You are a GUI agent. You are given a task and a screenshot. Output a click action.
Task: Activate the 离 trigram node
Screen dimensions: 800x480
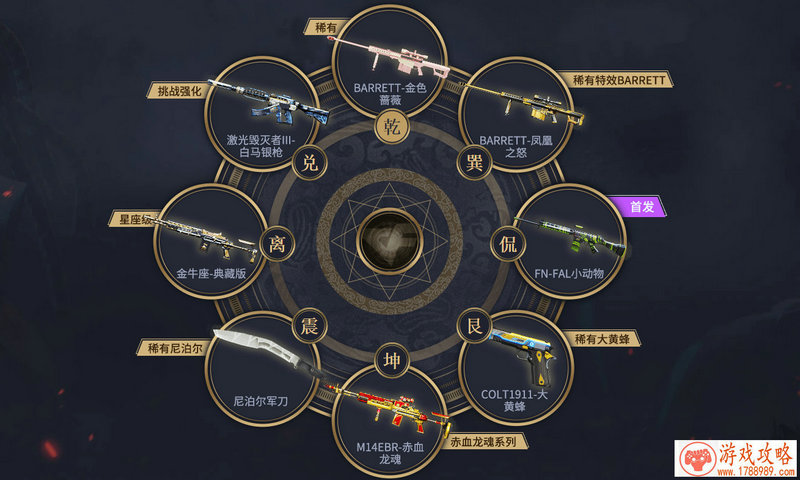tap(275, 241)
